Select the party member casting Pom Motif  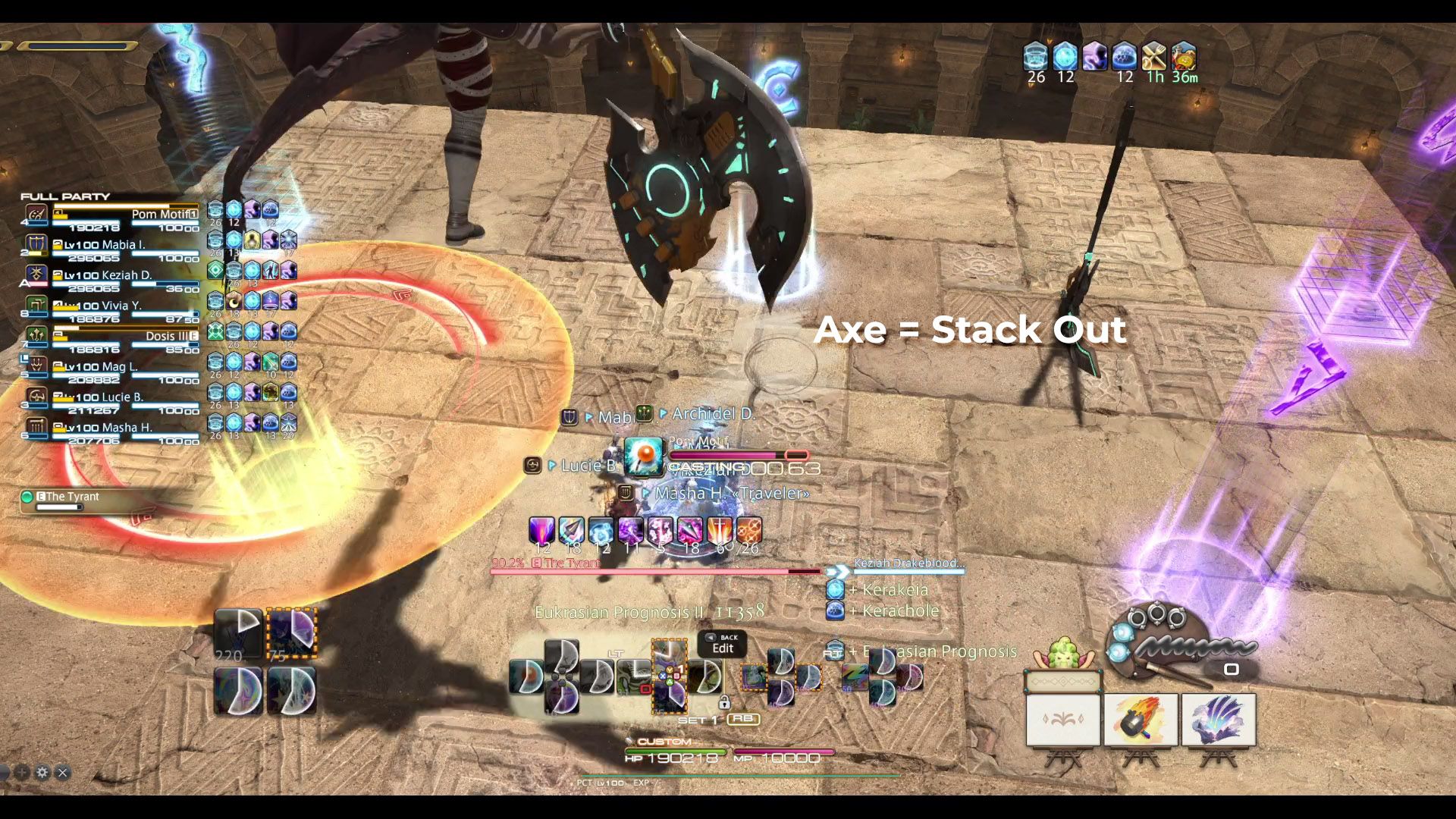pyautogui.click(x=125, y=215)
